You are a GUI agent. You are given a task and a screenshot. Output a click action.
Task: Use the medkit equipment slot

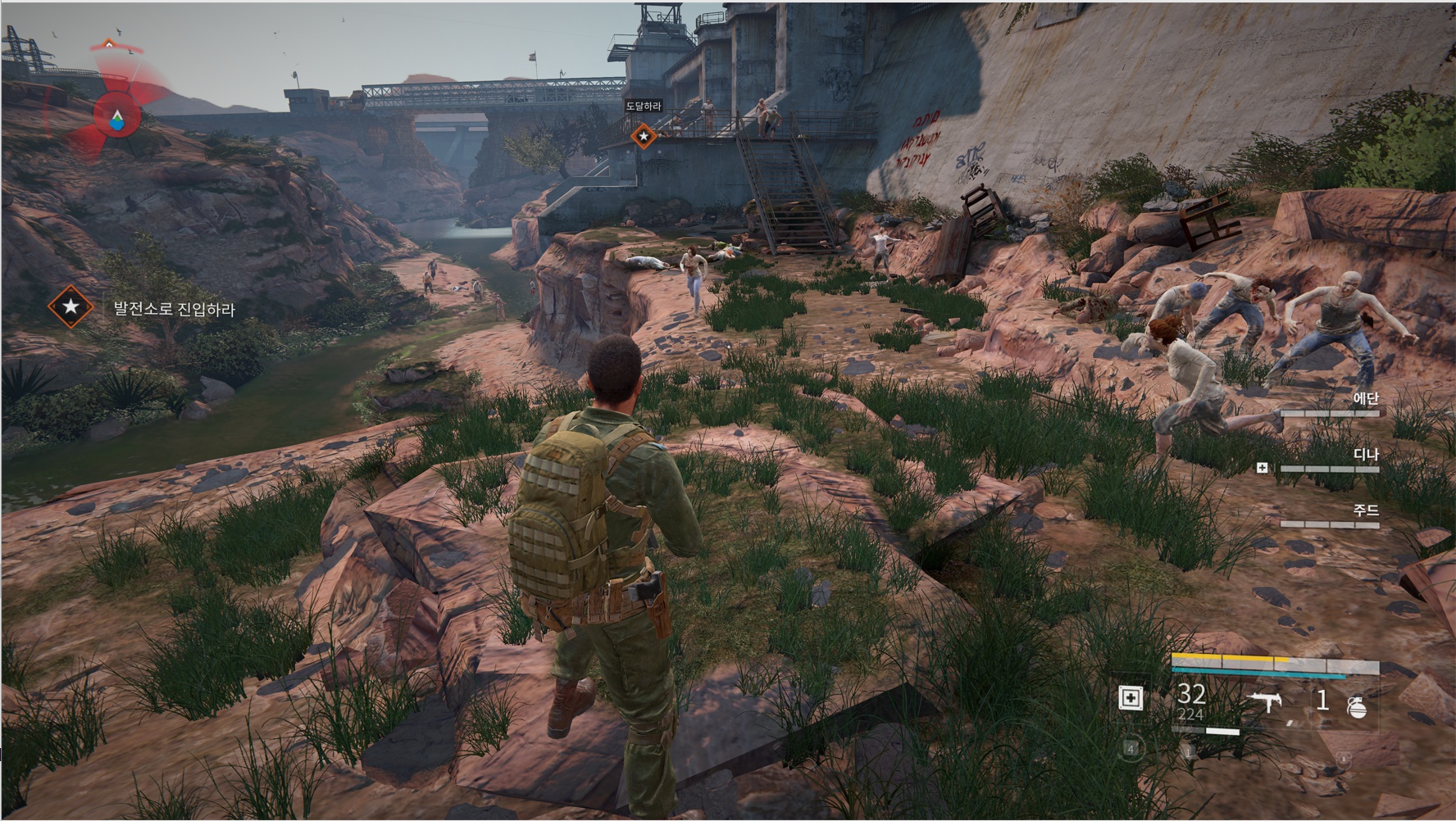pyautogui.click(x=1131, y=698)
